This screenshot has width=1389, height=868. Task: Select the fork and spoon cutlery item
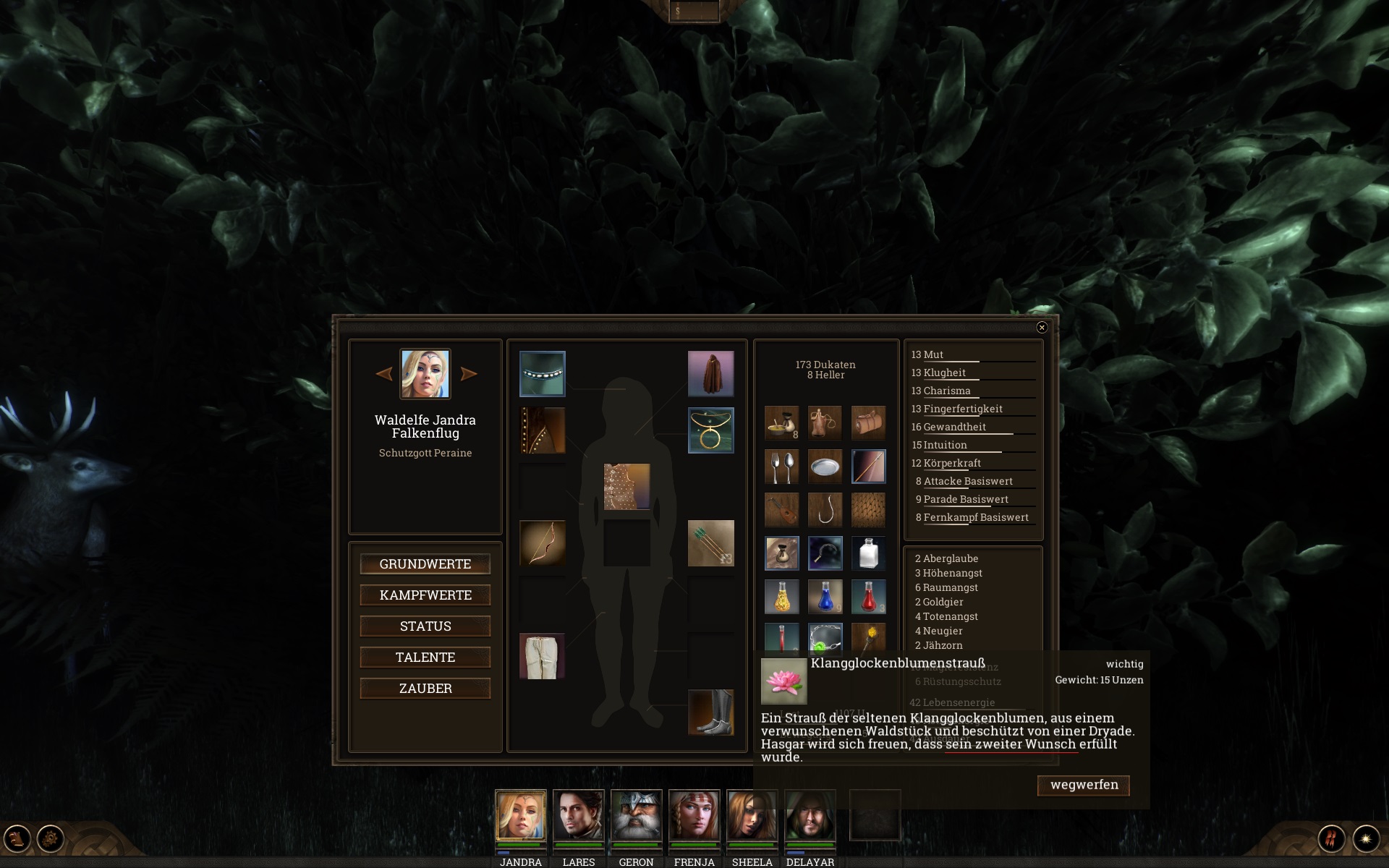point(781,467)
